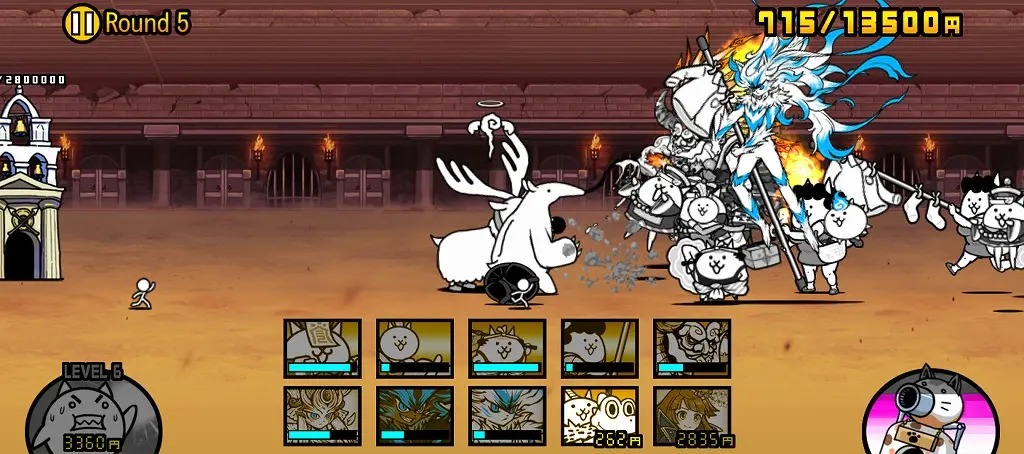The height and width of the screenshot is (454, 1024).
Task: Summon the brown-haired girl costing 2835 yen
Action: click(692, 415)
